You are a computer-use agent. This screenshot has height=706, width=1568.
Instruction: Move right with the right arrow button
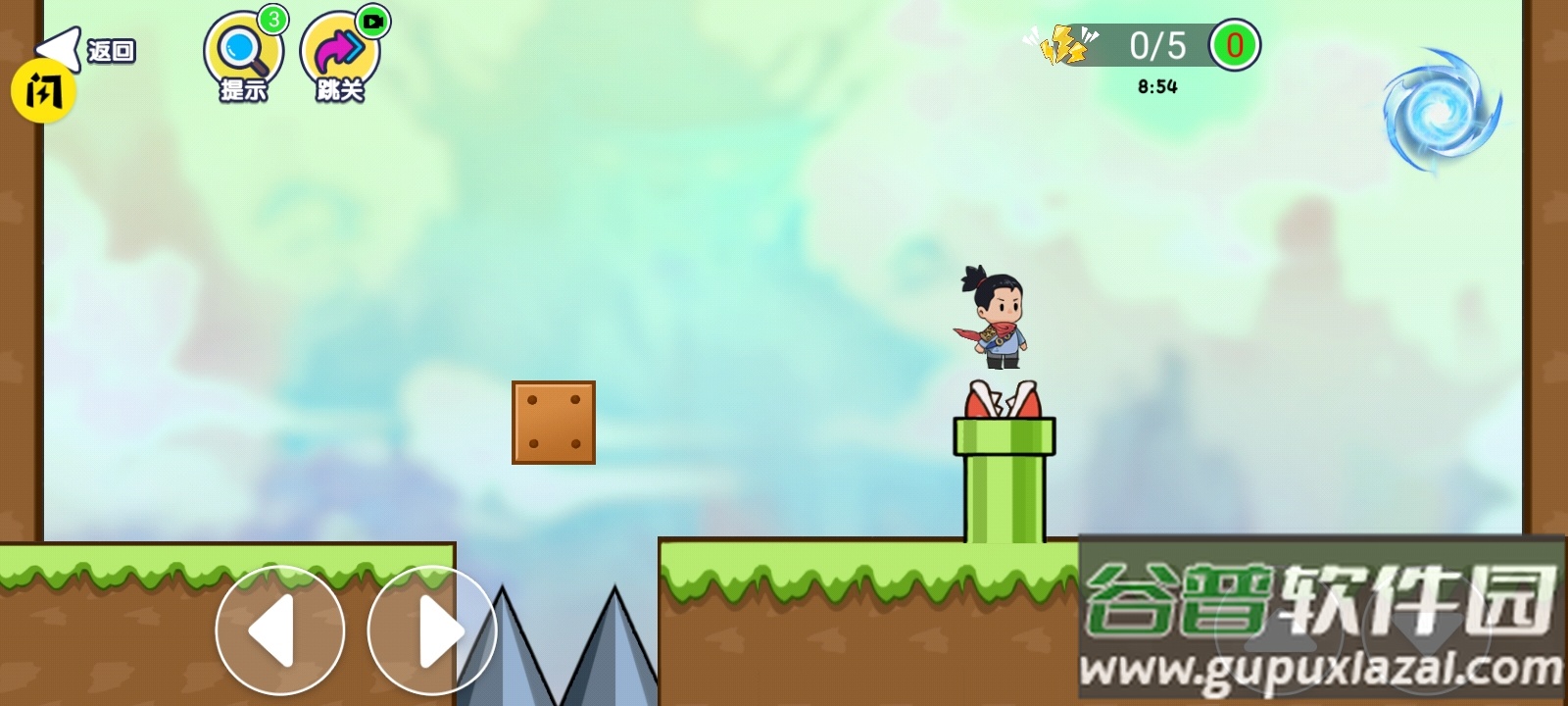(432, 631)
